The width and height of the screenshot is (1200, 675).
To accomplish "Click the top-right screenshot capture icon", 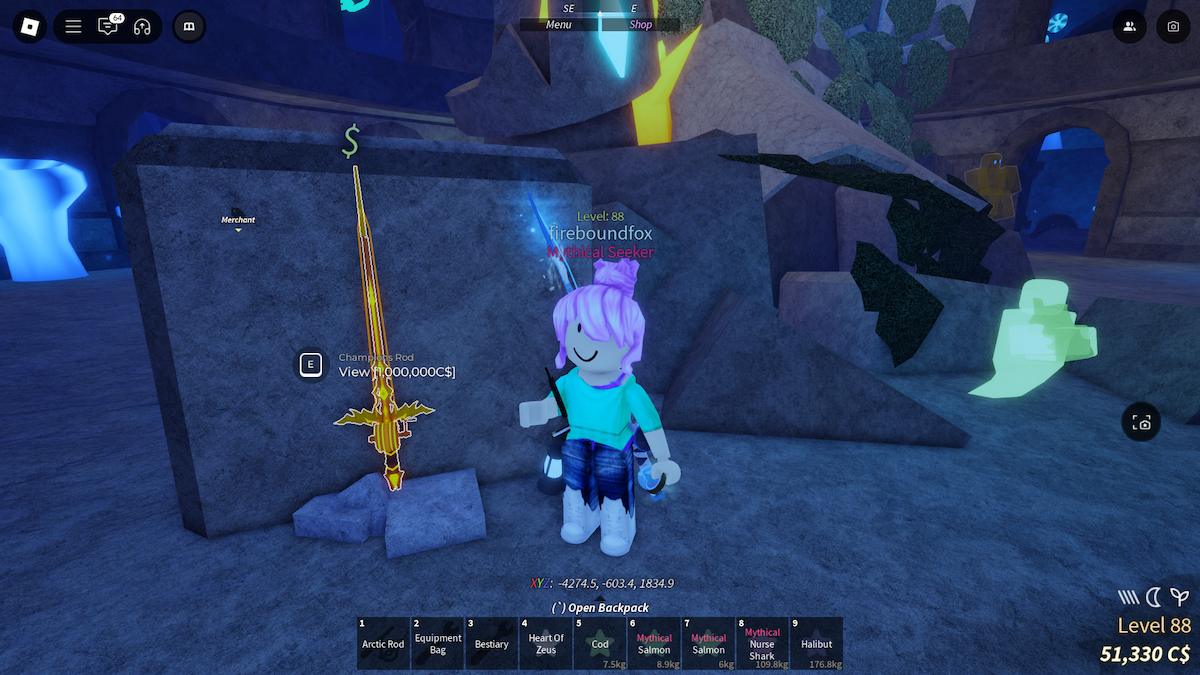I will (1173, 27).
